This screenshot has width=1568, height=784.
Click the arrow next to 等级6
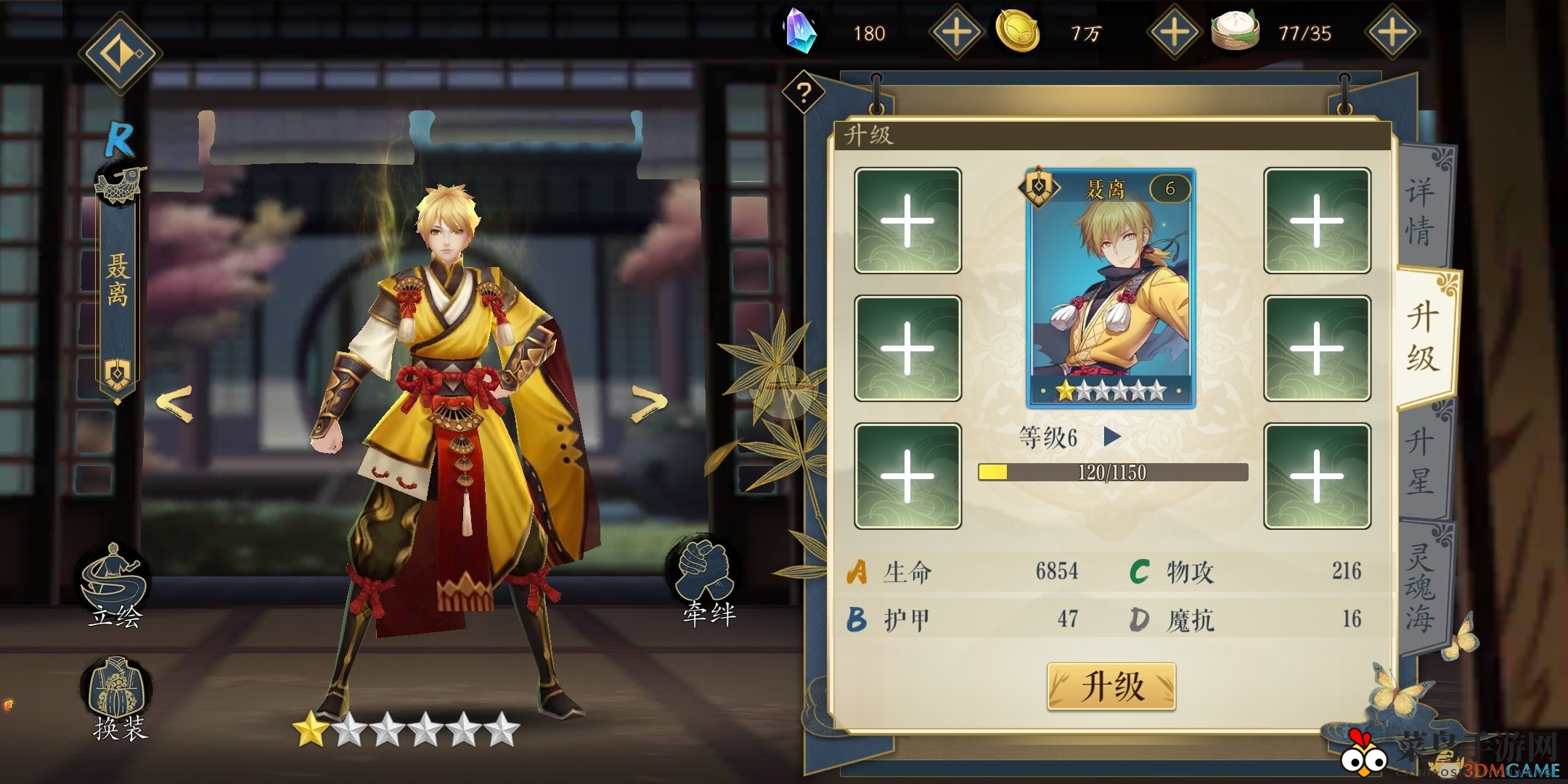pyautogui.click(x=1111, y=437)
